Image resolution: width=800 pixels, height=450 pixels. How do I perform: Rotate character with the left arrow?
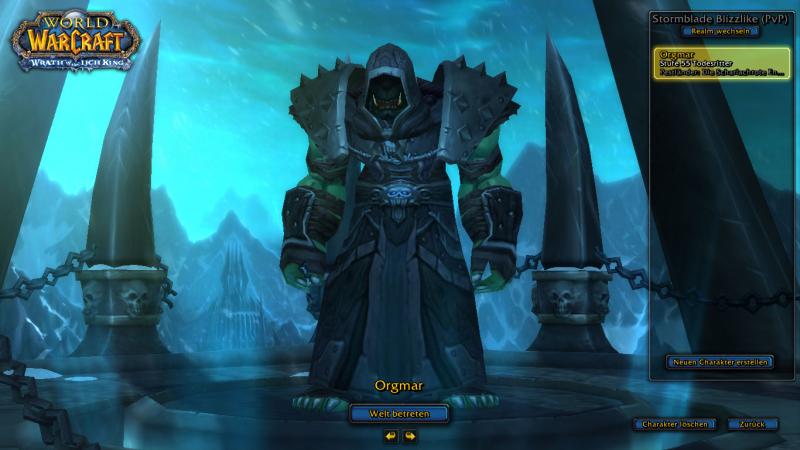pos(391,436)
